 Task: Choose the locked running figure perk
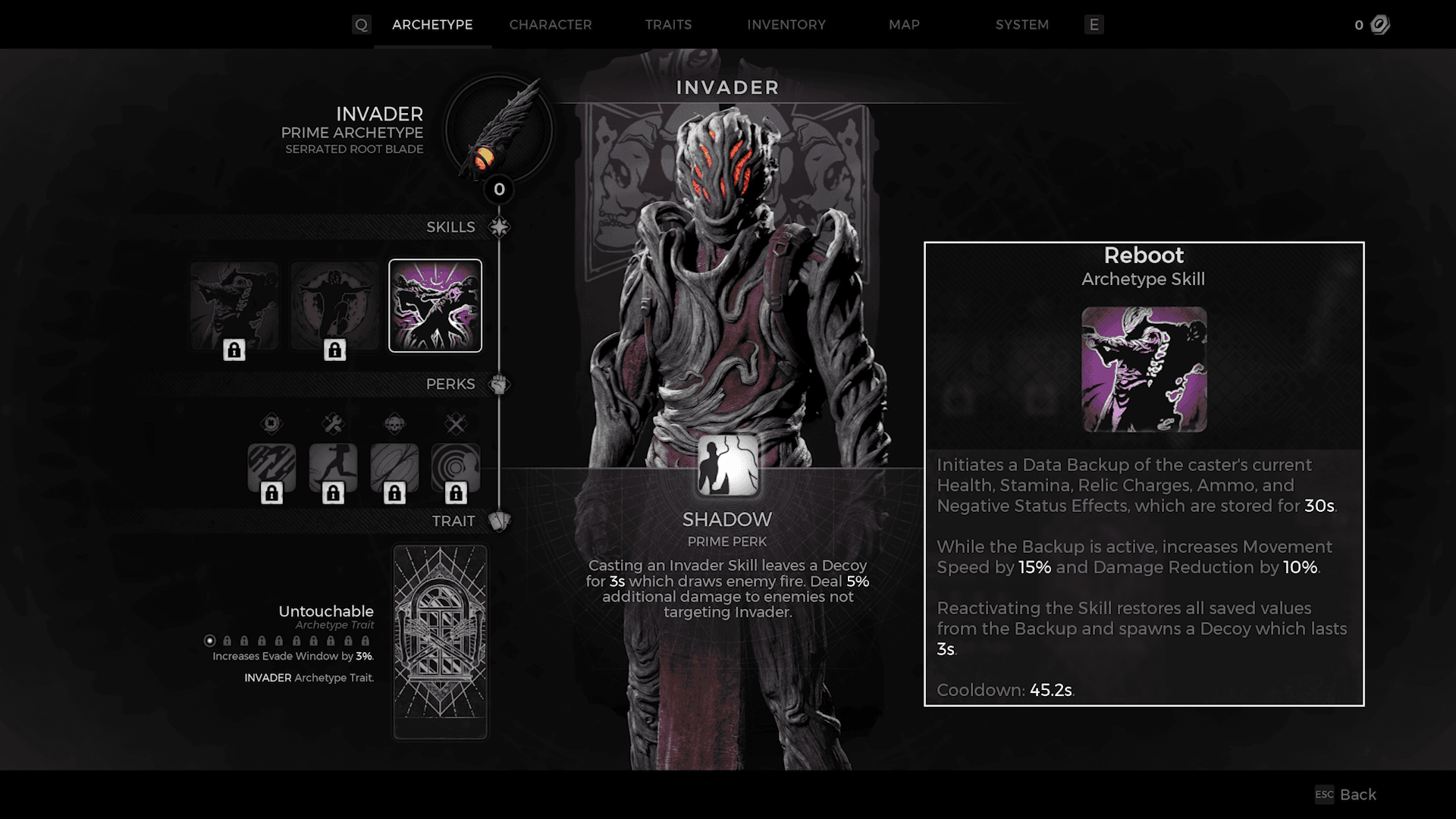click(333, 468)
